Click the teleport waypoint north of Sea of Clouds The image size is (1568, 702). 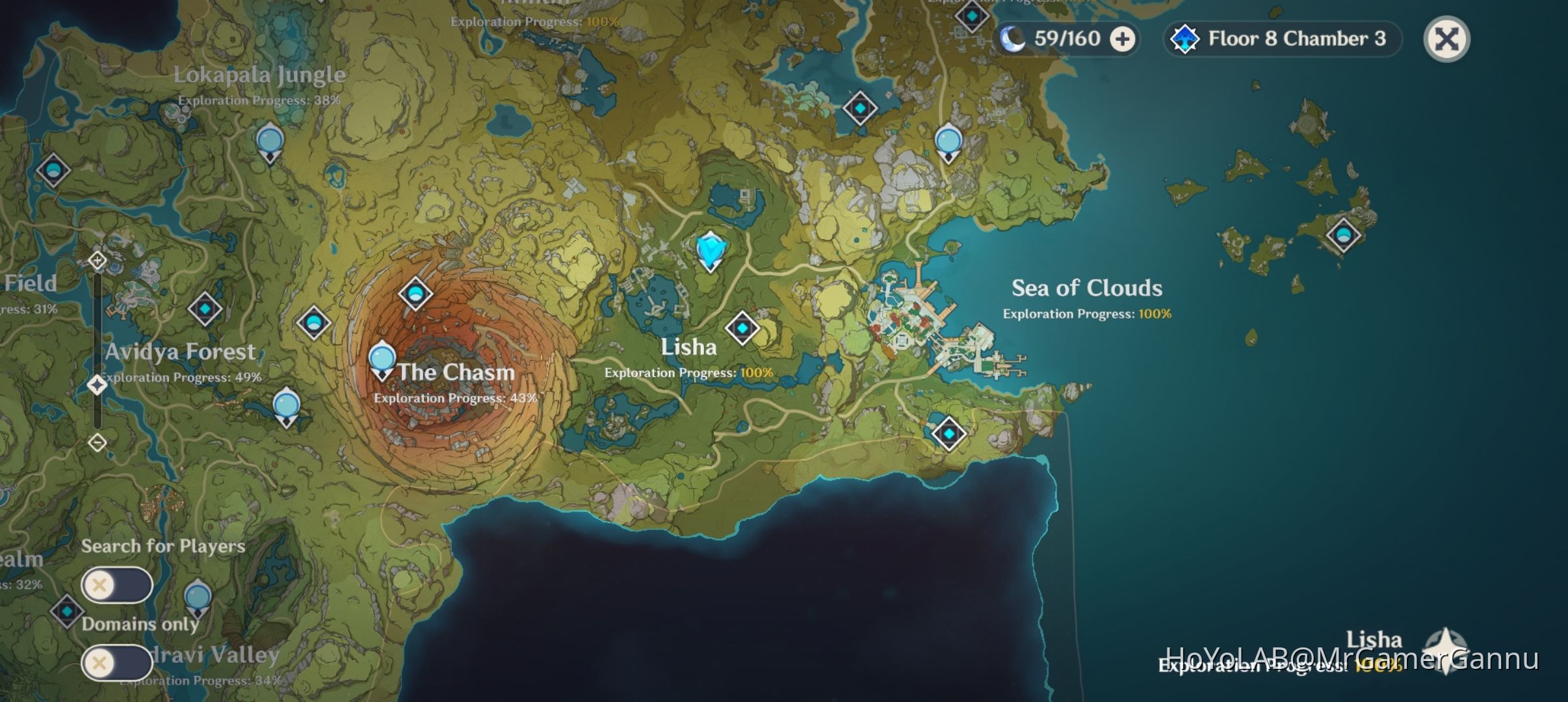[x=947, y=138]
